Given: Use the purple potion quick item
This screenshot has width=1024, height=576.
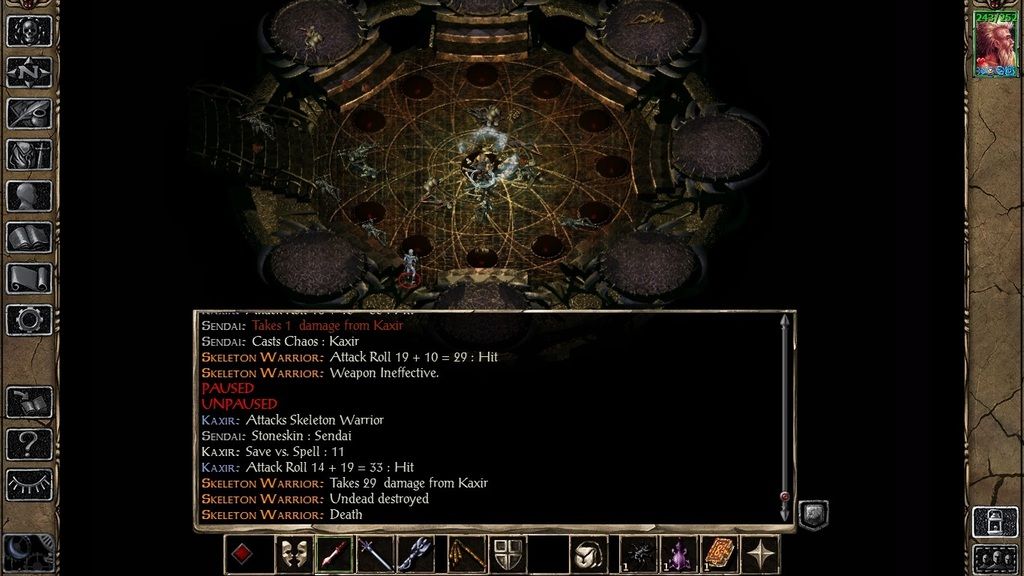Looking at the screenshot, I should pos(679,554).
